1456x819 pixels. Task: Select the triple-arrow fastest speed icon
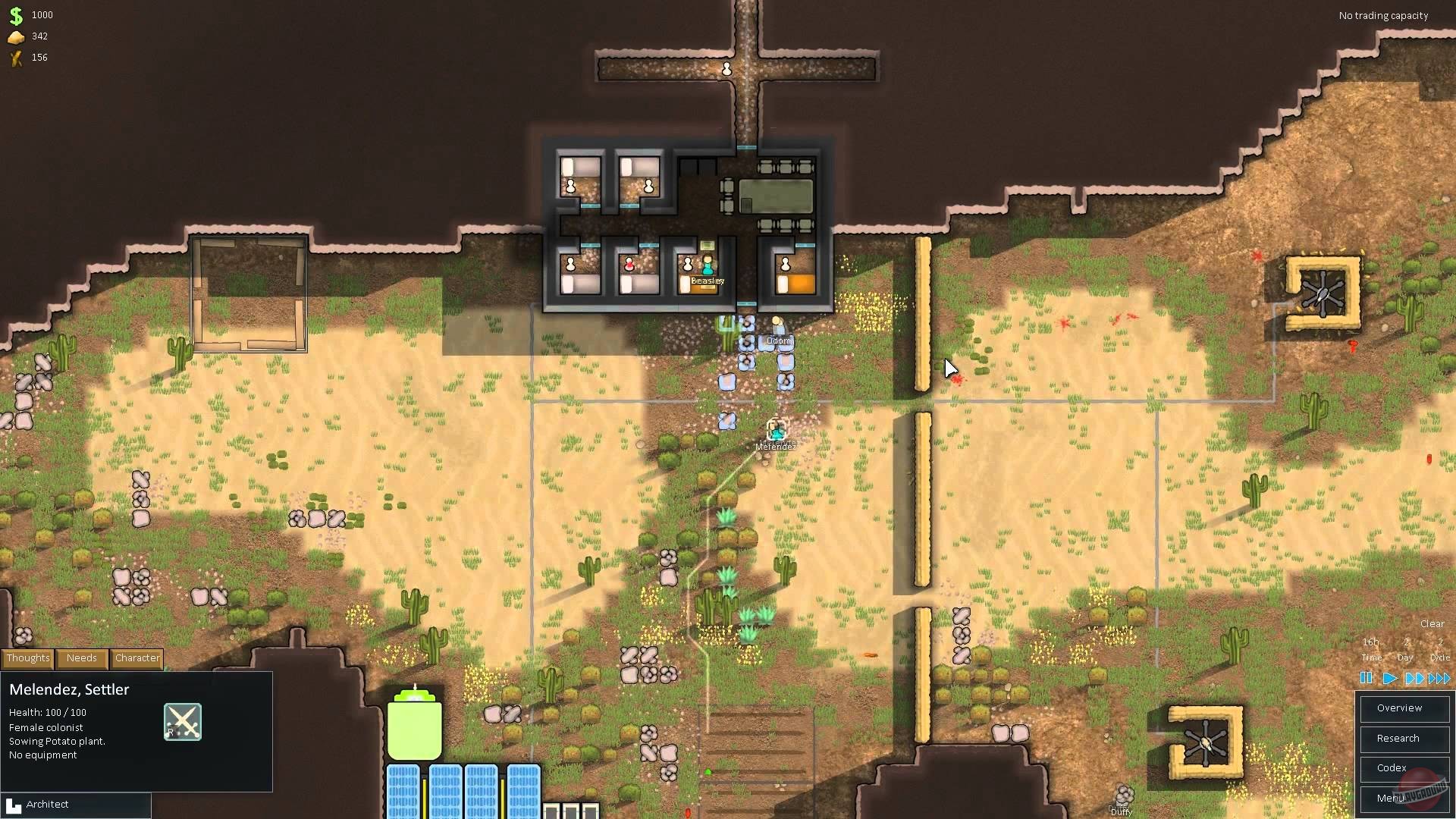pyautogui.click(x=1437, y=679)
